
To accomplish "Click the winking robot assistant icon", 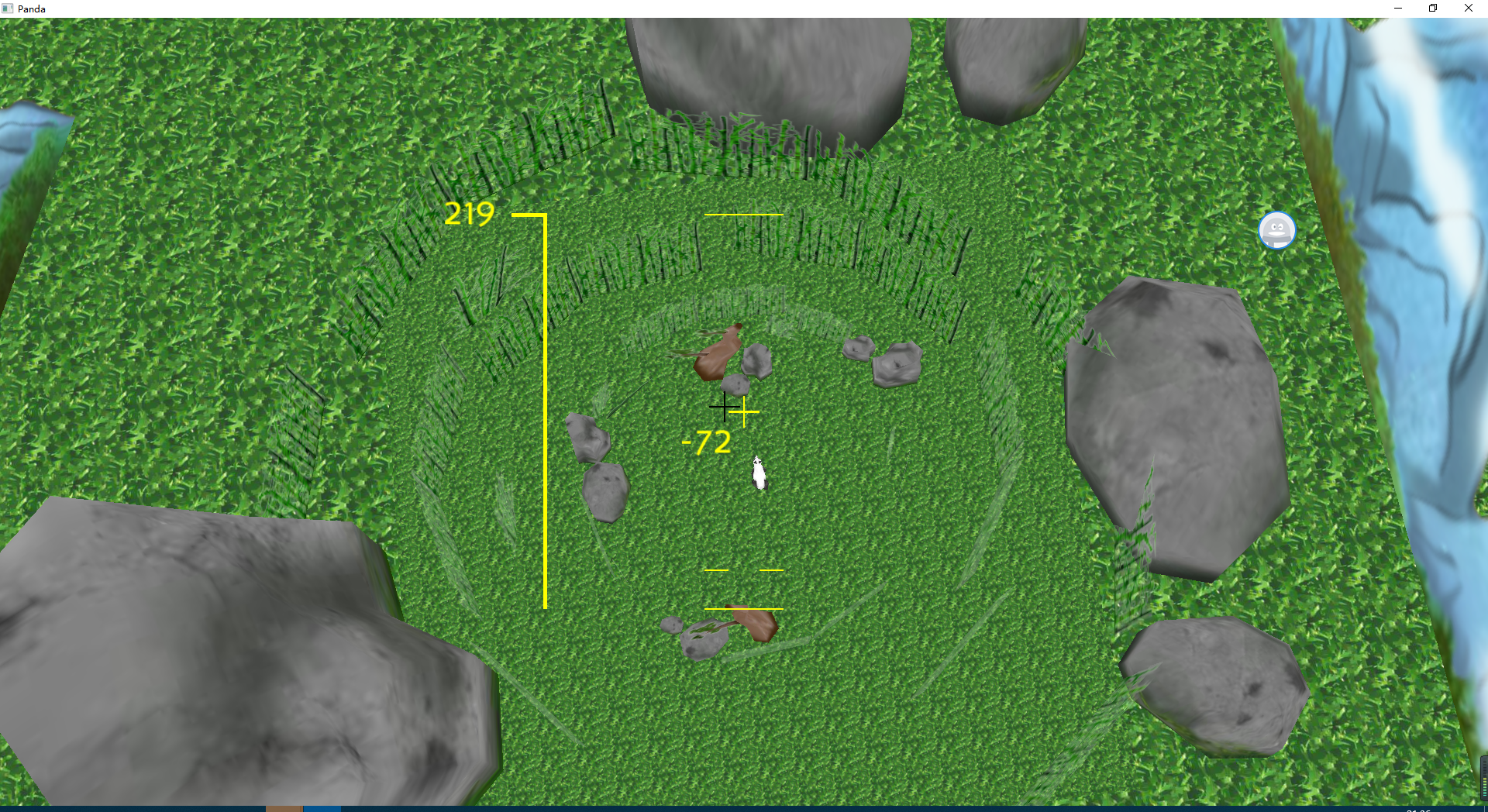I will [1276, 230].
